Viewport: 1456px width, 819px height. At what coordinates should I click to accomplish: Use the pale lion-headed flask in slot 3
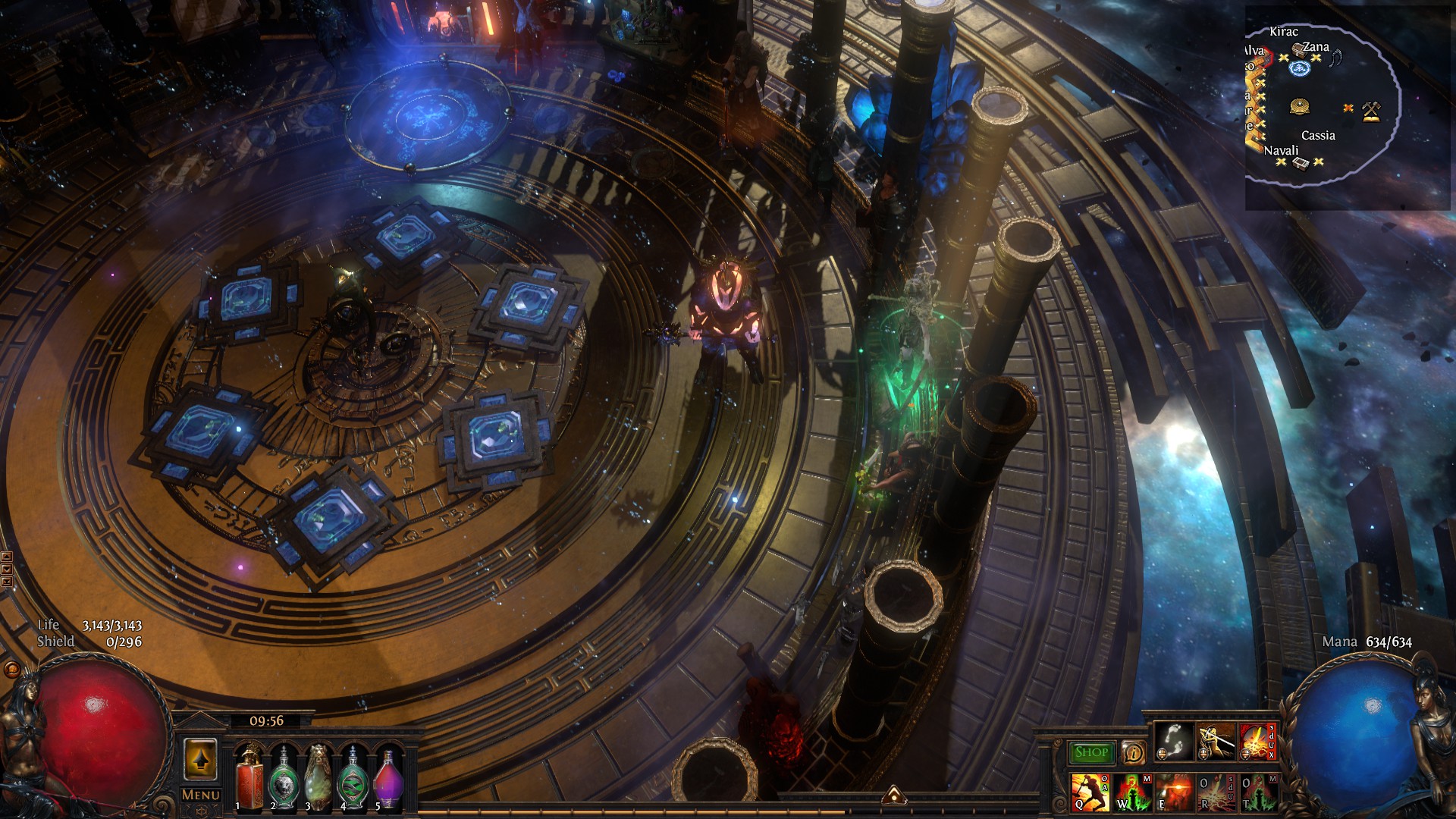(x=318, y=778)
